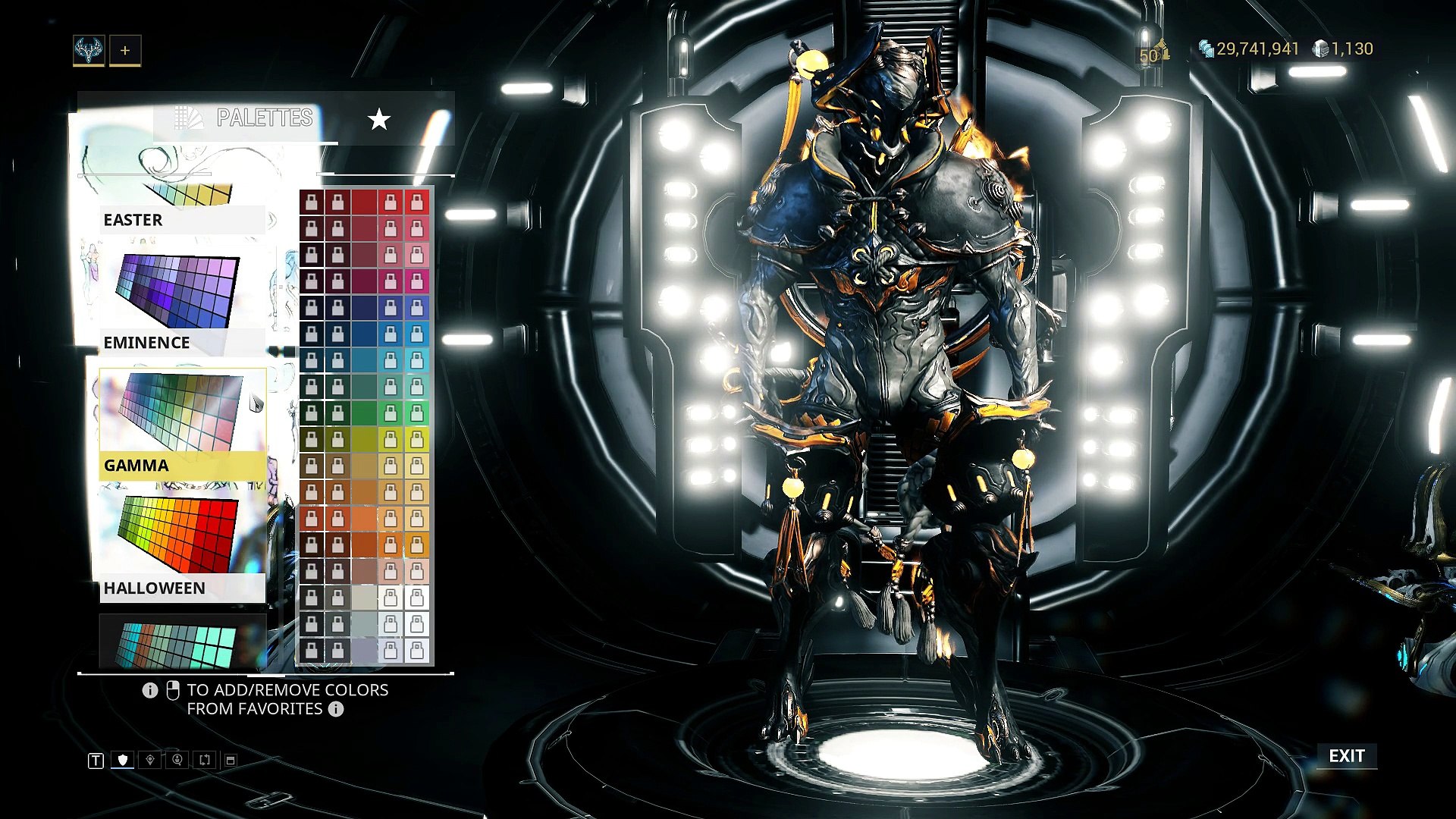Click the sigil location-pin icon
1456x819 pixels.
(x=150, y=758)
